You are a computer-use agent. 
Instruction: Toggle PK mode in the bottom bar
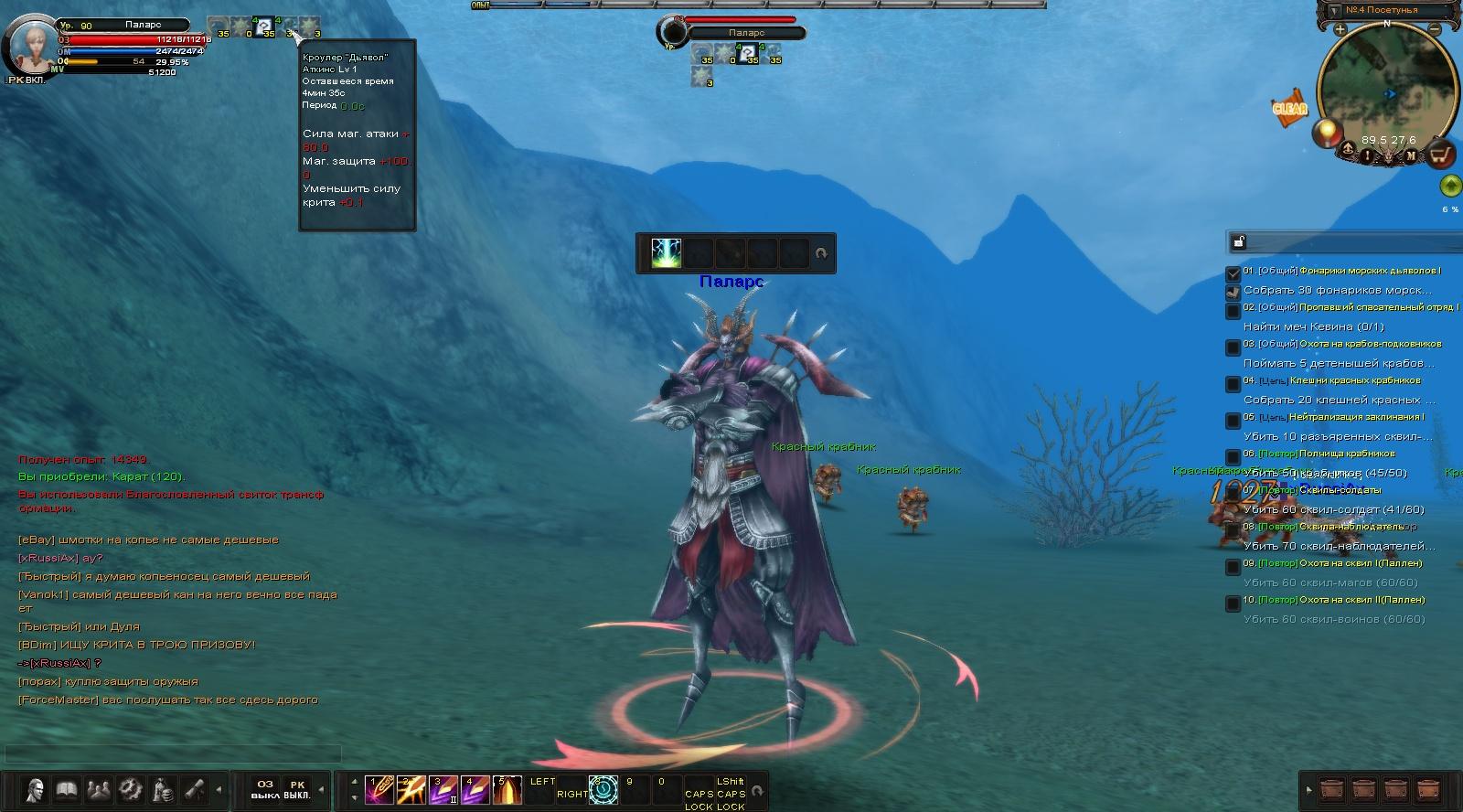296,789
